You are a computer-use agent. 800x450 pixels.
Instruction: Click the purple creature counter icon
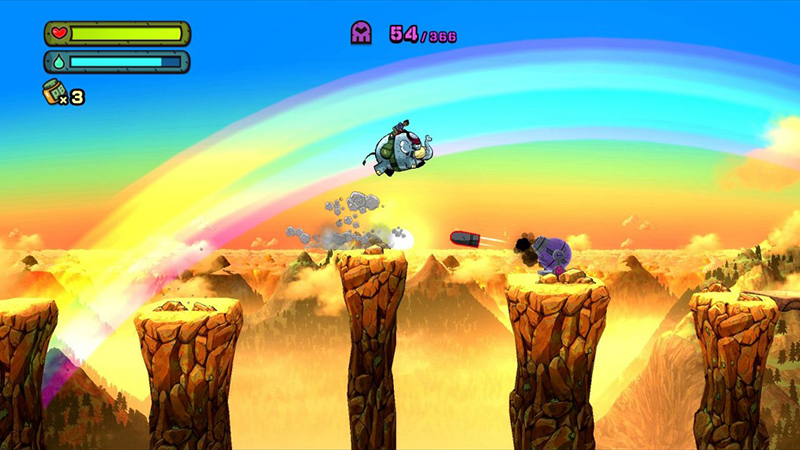pyautogui.click(x=361, y=33)
